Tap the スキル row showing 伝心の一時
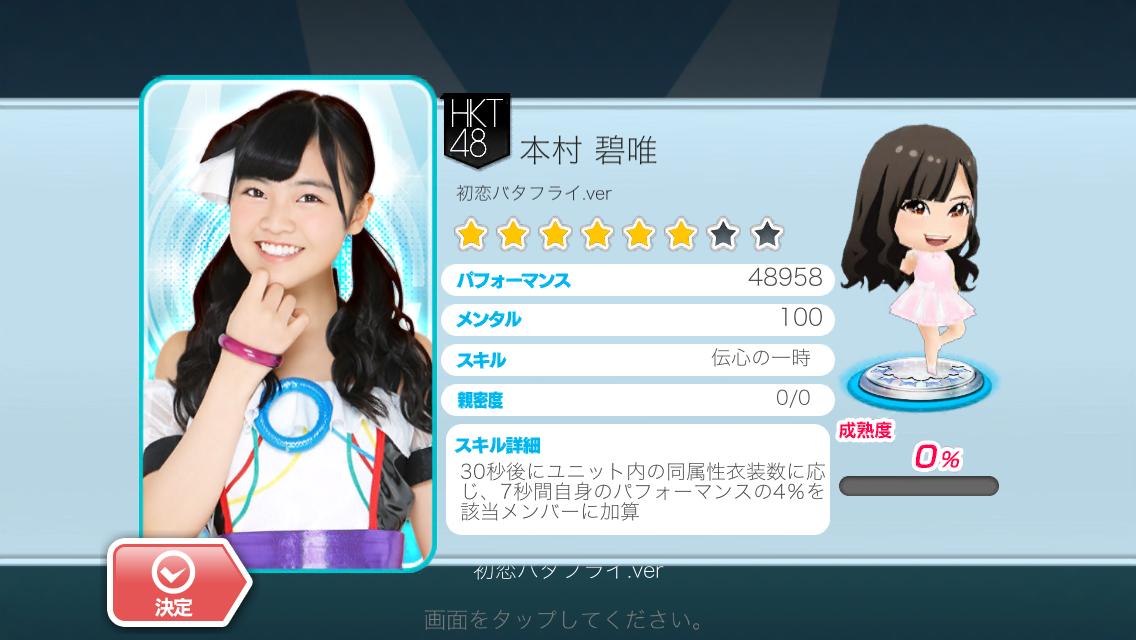 637,359
